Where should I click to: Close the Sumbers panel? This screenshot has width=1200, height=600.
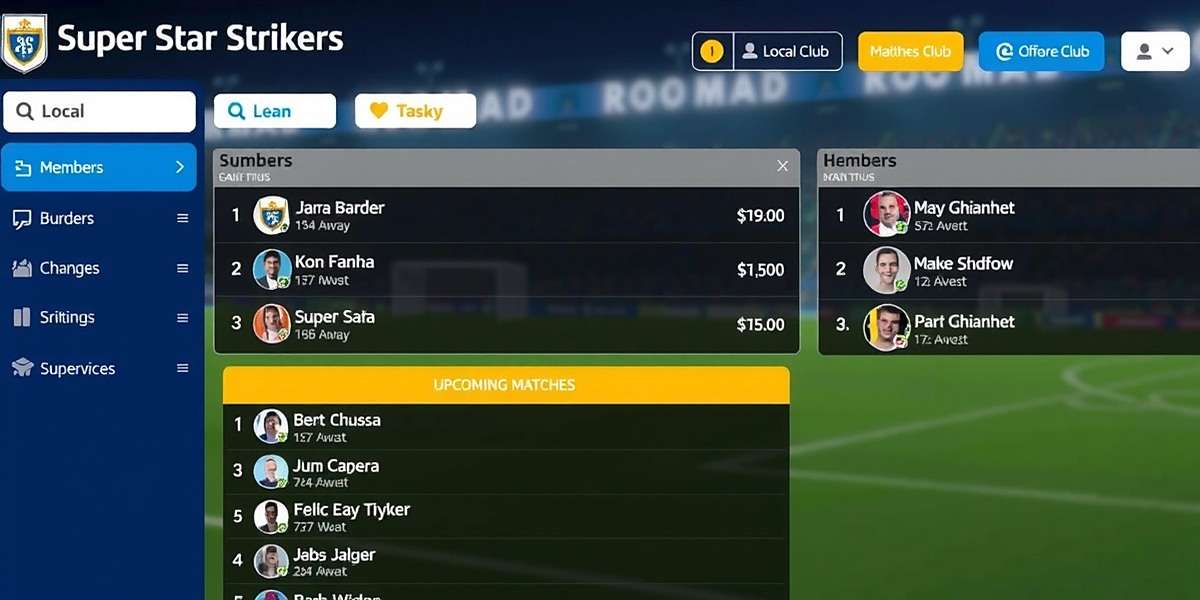783,166
